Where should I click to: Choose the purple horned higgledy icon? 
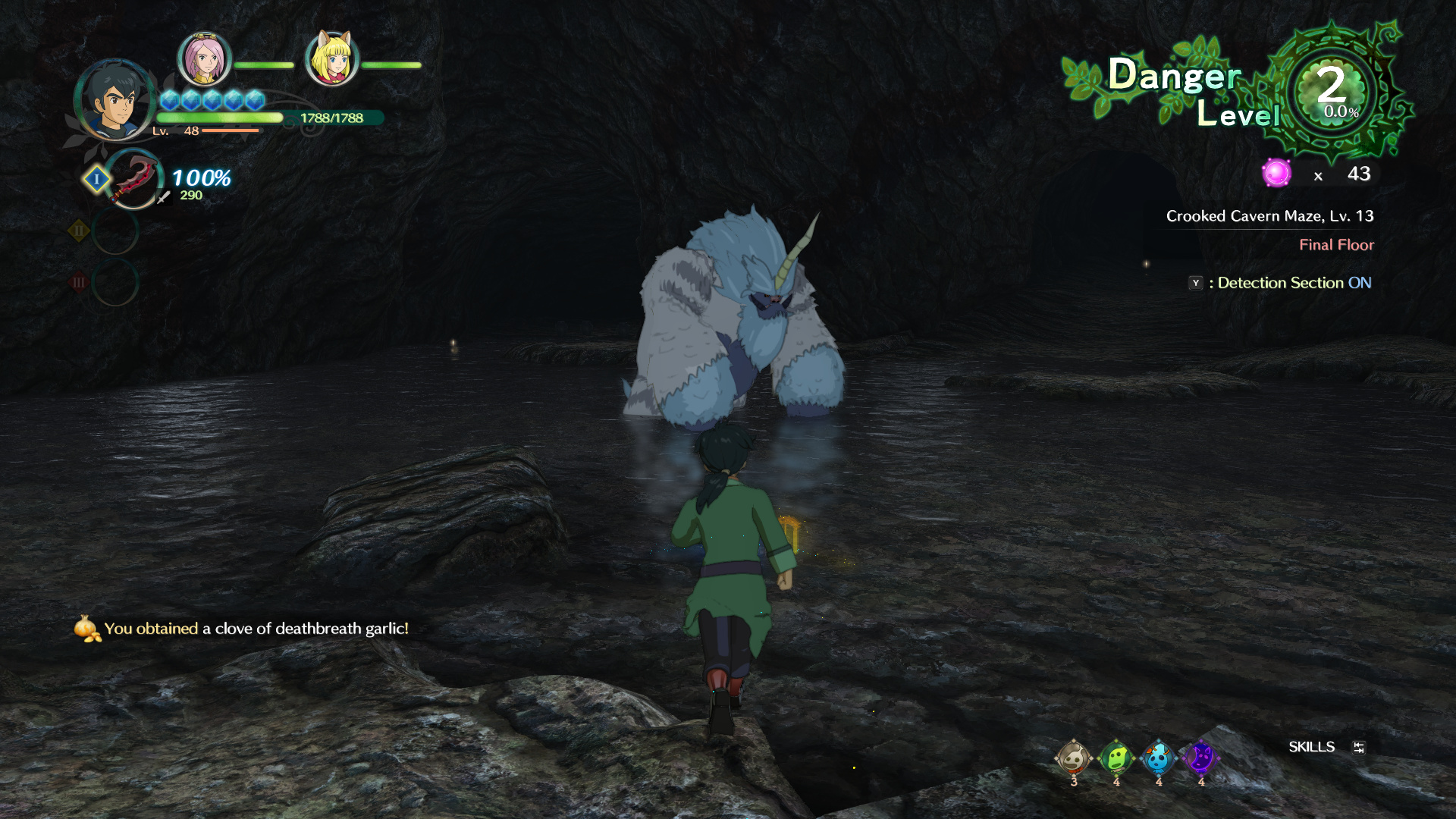(1200, 757)
